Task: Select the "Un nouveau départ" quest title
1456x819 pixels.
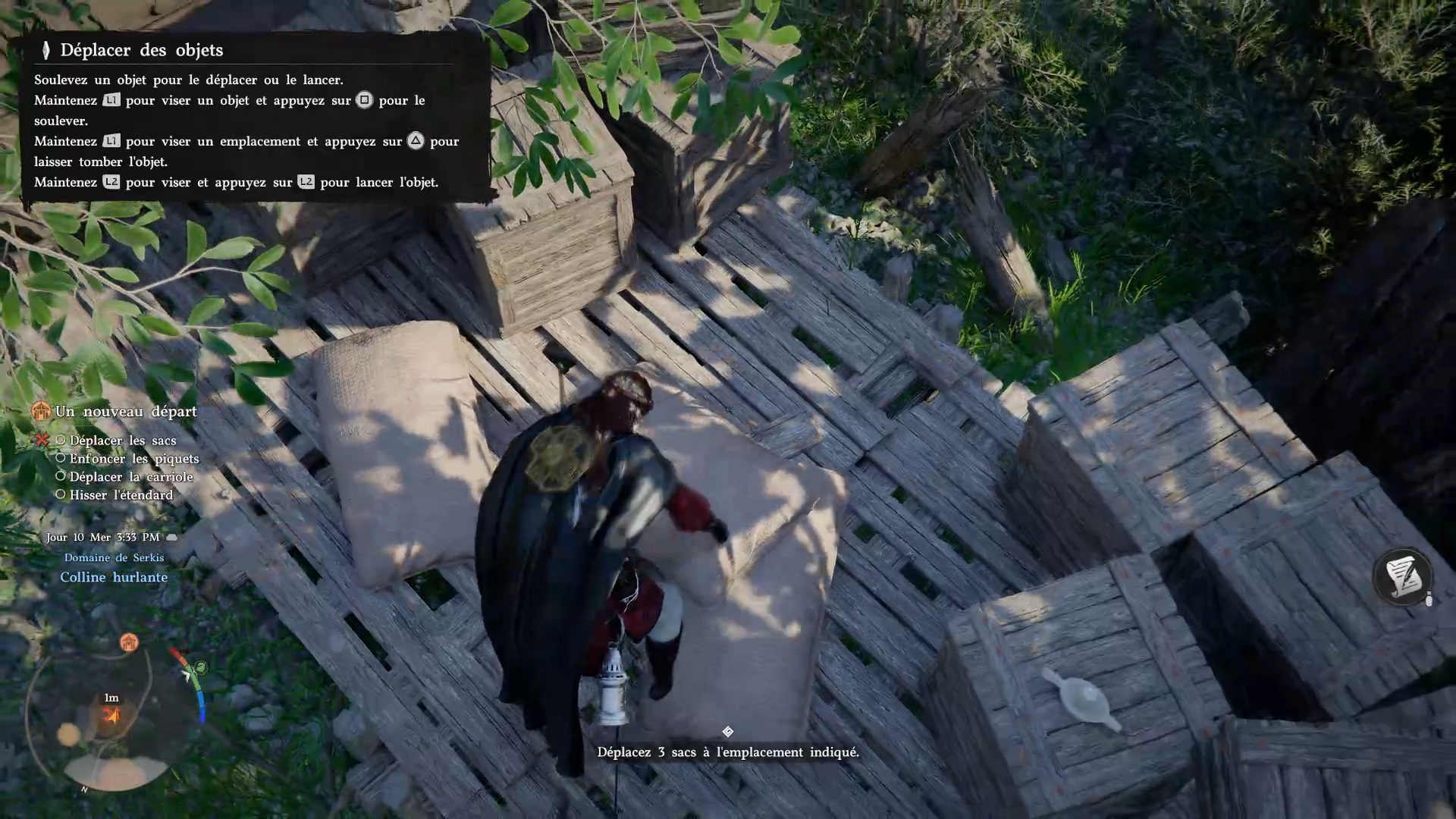Action: coord(125,412)
